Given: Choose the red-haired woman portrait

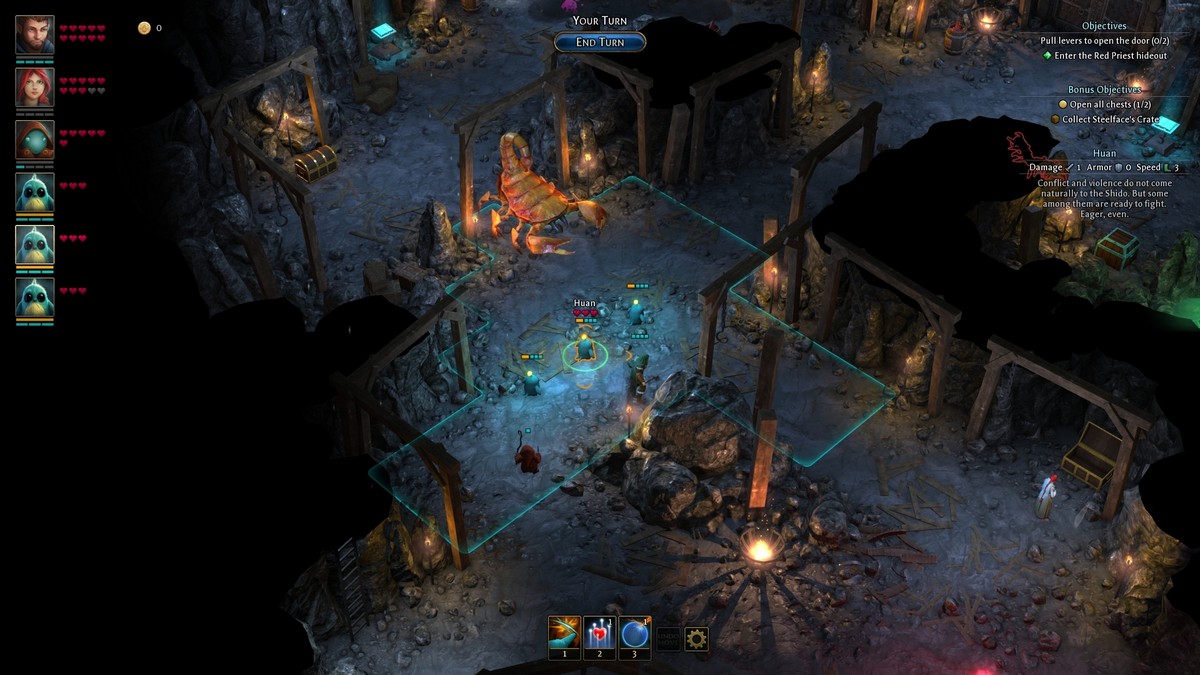Looking at the screenshot, I should tap(35, 87).
